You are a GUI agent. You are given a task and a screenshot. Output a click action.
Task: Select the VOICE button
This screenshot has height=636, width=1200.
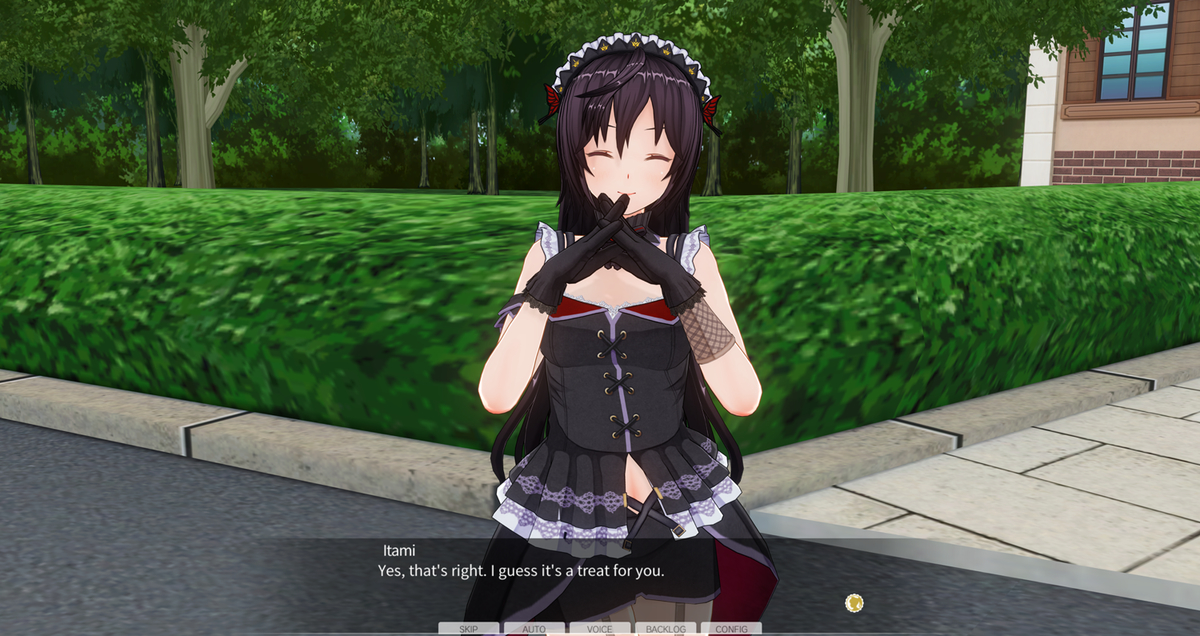pyautogui.click(x=600, y=629)
